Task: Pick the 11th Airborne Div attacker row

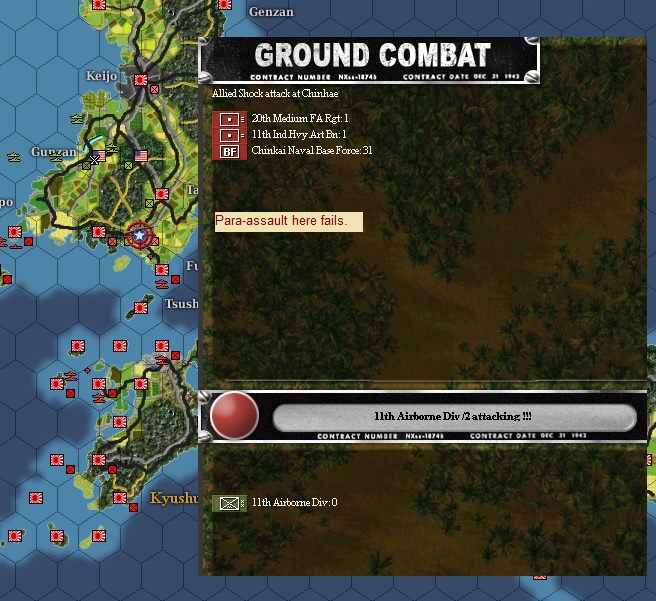Action: 294,502
